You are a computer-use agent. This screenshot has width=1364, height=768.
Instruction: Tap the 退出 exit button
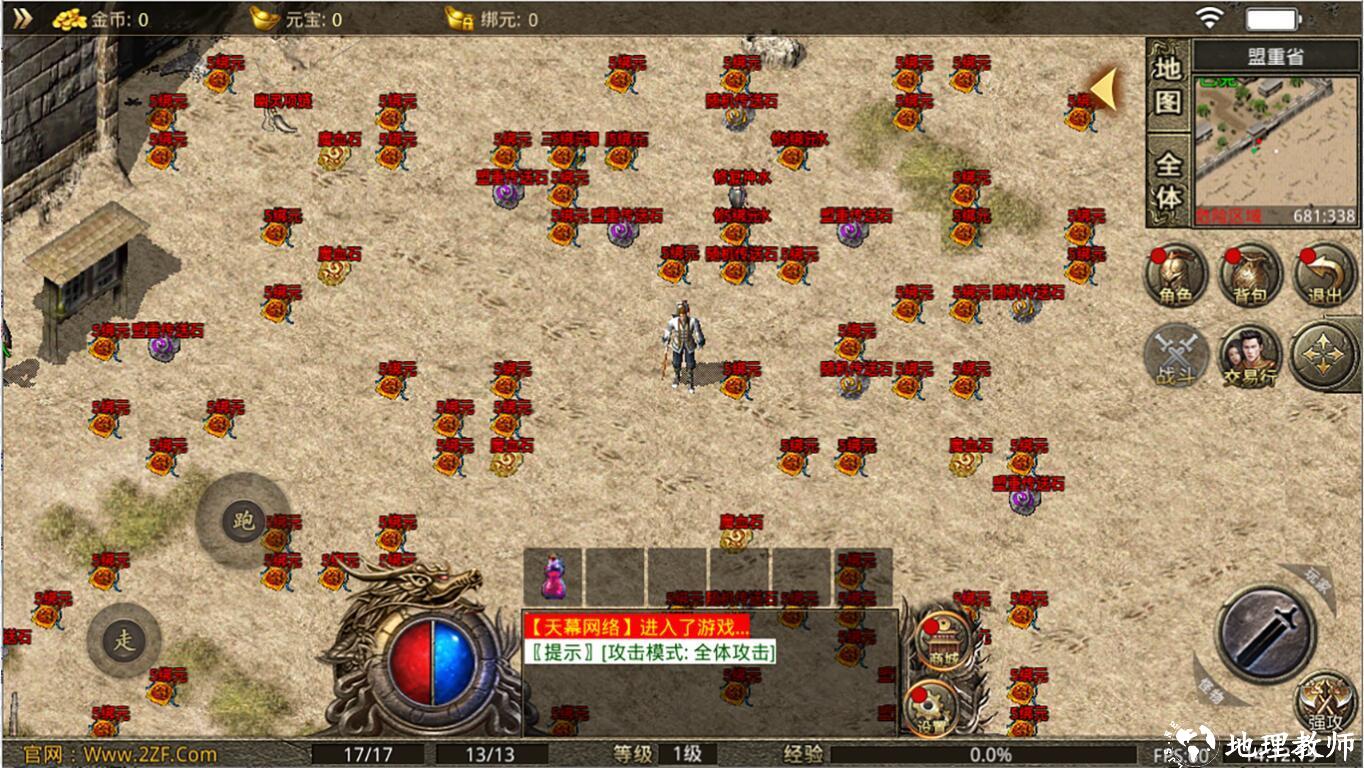pyautogui.click(x=1324, y=275)
